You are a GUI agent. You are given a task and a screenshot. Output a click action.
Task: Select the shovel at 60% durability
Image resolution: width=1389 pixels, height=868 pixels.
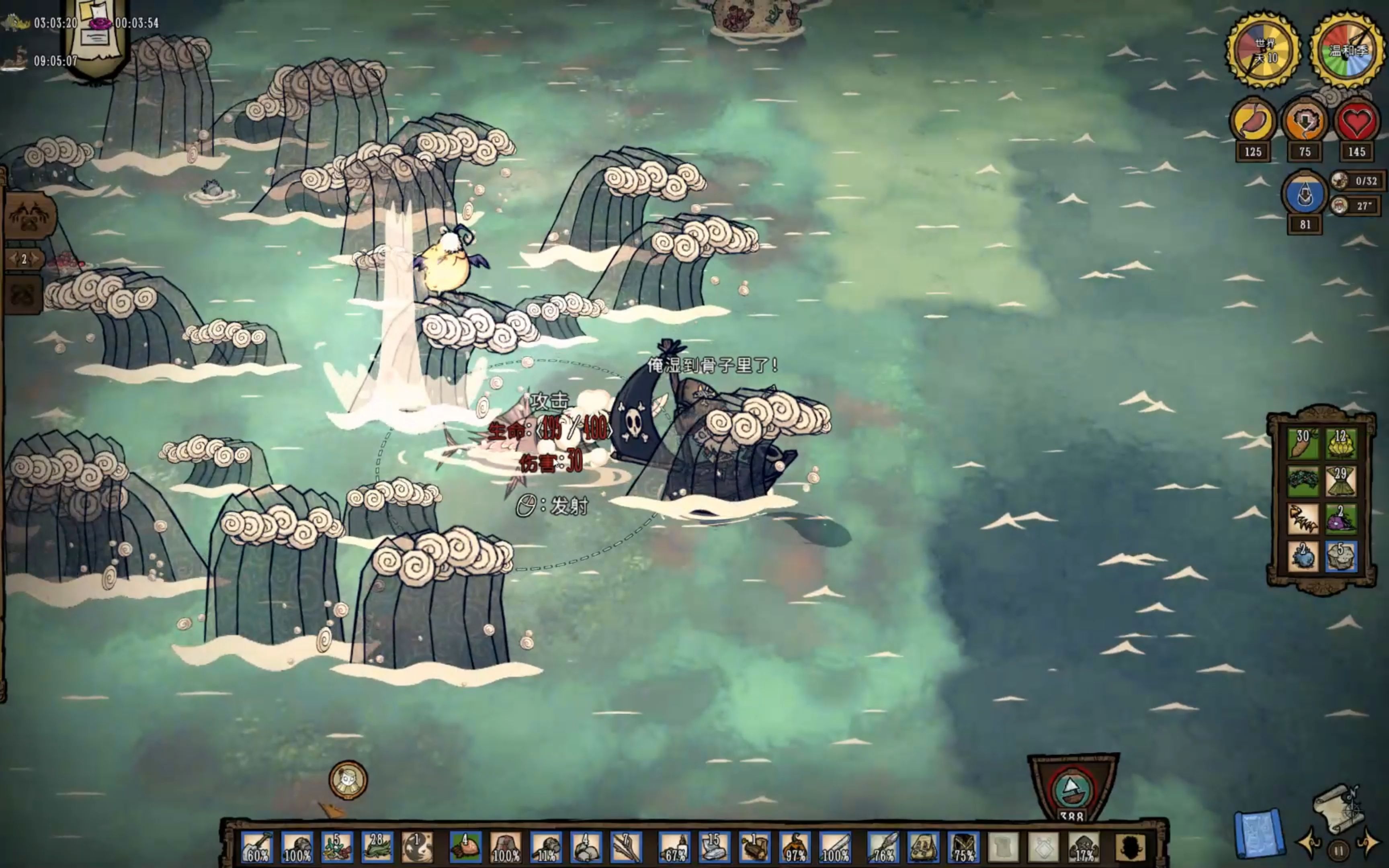[256, 847]
